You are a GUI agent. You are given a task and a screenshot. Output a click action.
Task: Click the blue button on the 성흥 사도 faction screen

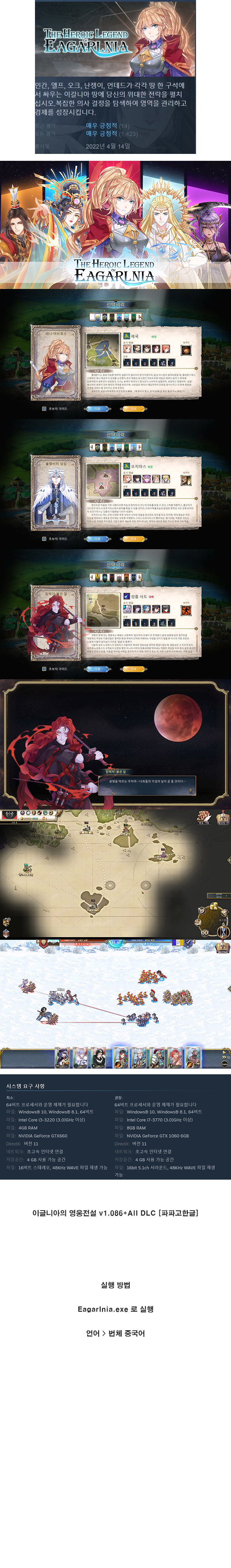(97, 669)
